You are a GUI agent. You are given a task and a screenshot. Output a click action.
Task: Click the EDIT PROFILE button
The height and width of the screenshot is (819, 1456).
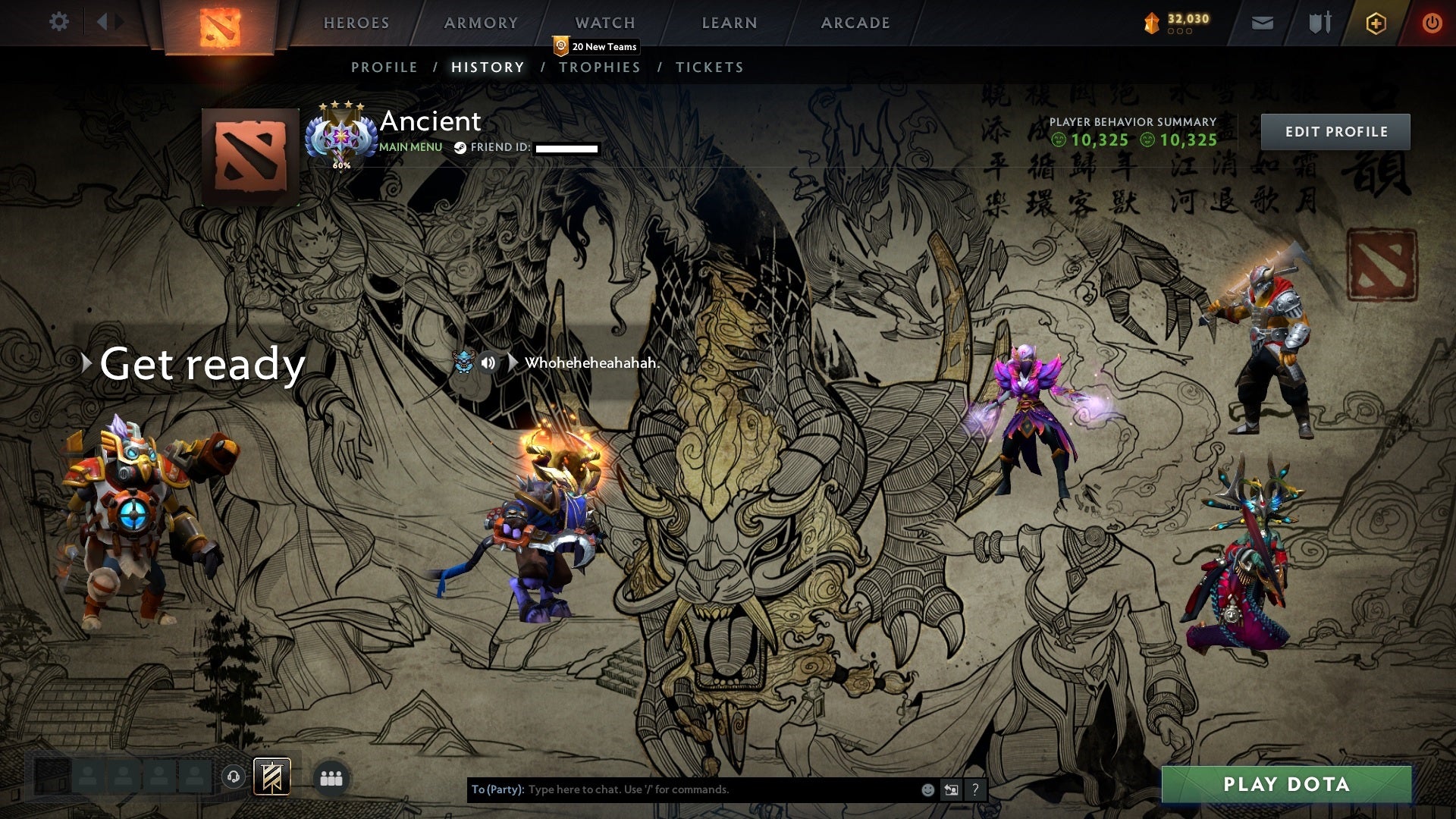1335,131
